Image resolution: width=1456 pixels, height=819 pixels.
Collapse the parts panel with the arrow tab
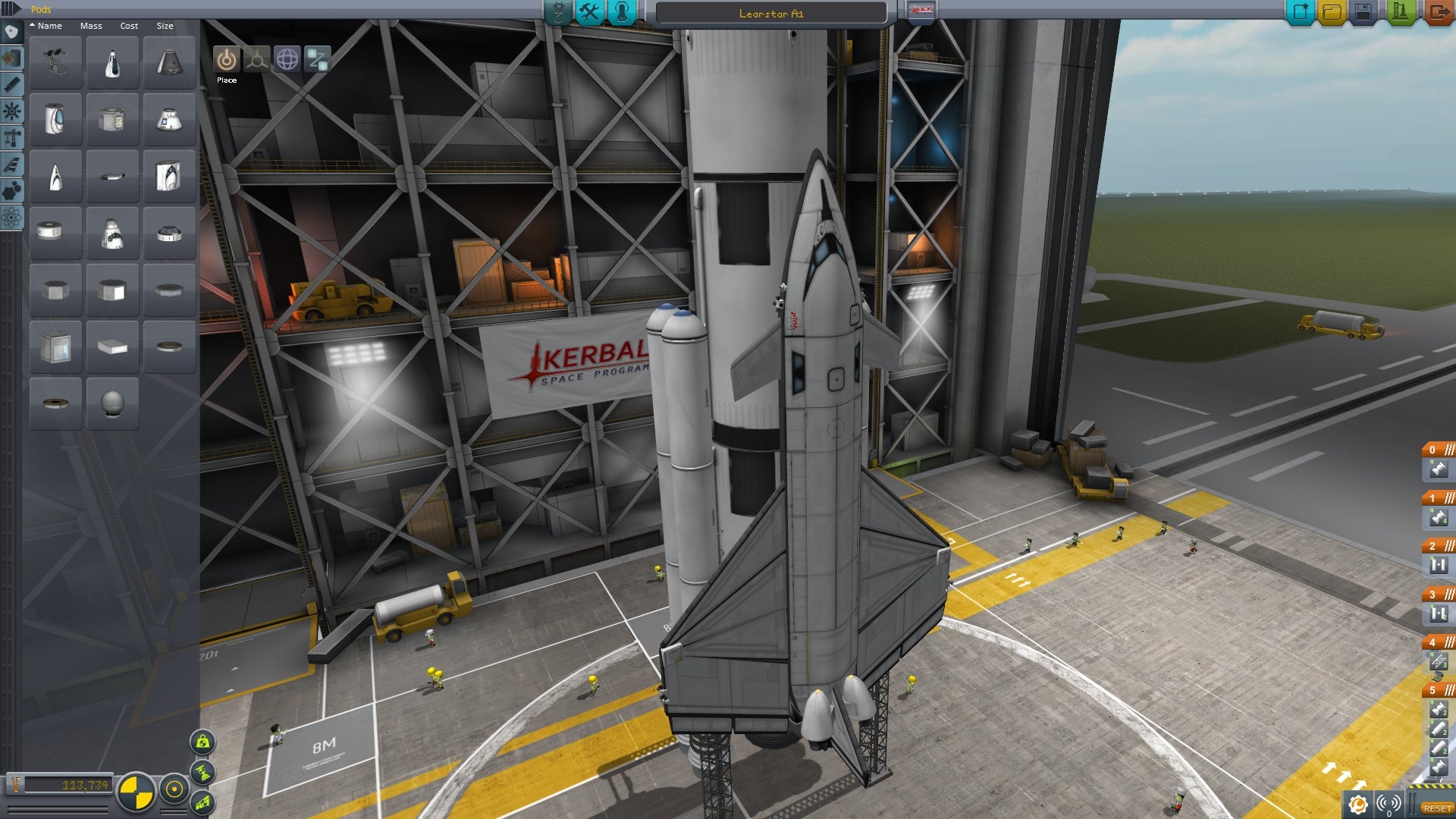tap(9, 8)
